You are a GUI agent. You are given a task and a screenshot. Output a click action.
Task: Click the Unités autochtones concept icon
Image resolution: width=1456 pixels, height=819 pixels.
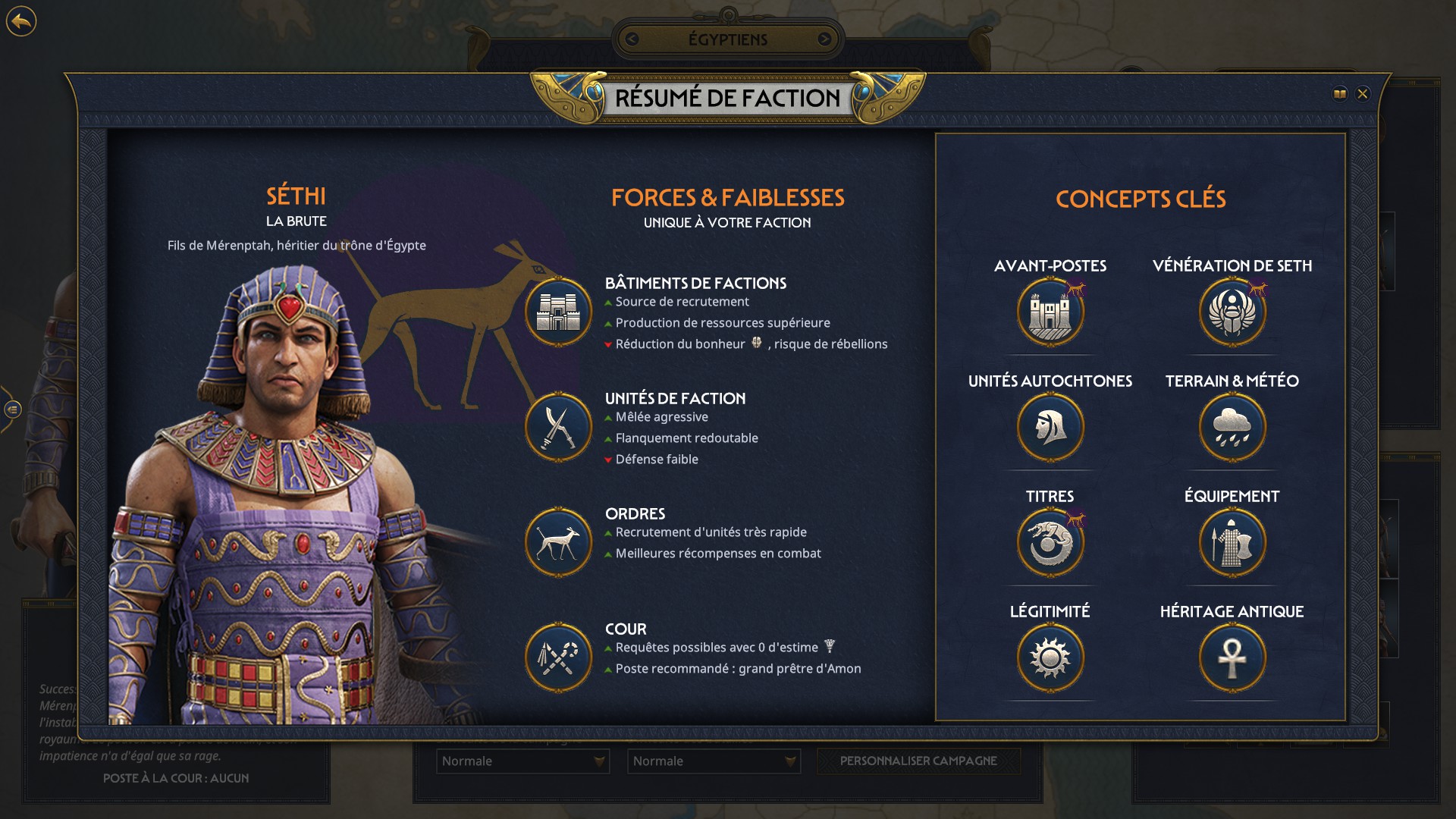click(1050, 427)
